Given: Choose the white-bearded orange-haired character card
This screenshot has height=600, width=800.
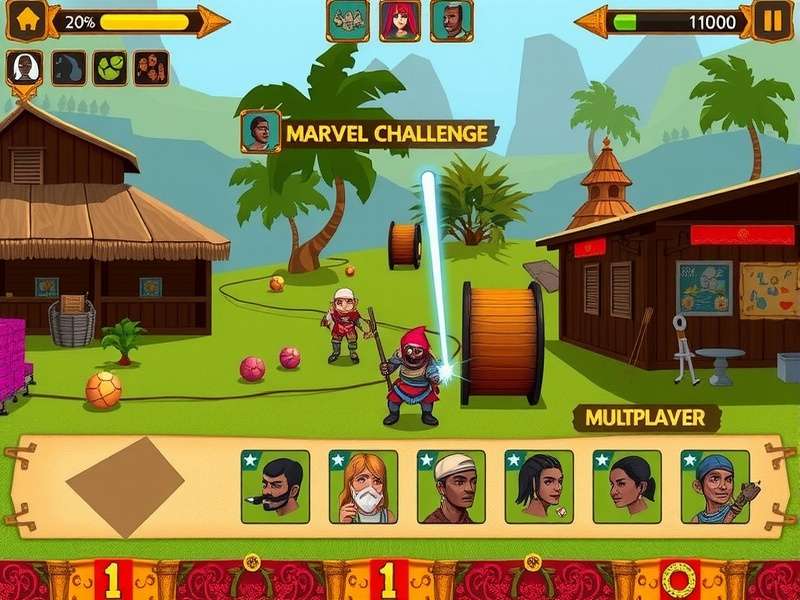Looking at the screenshot, I should 363,487.
